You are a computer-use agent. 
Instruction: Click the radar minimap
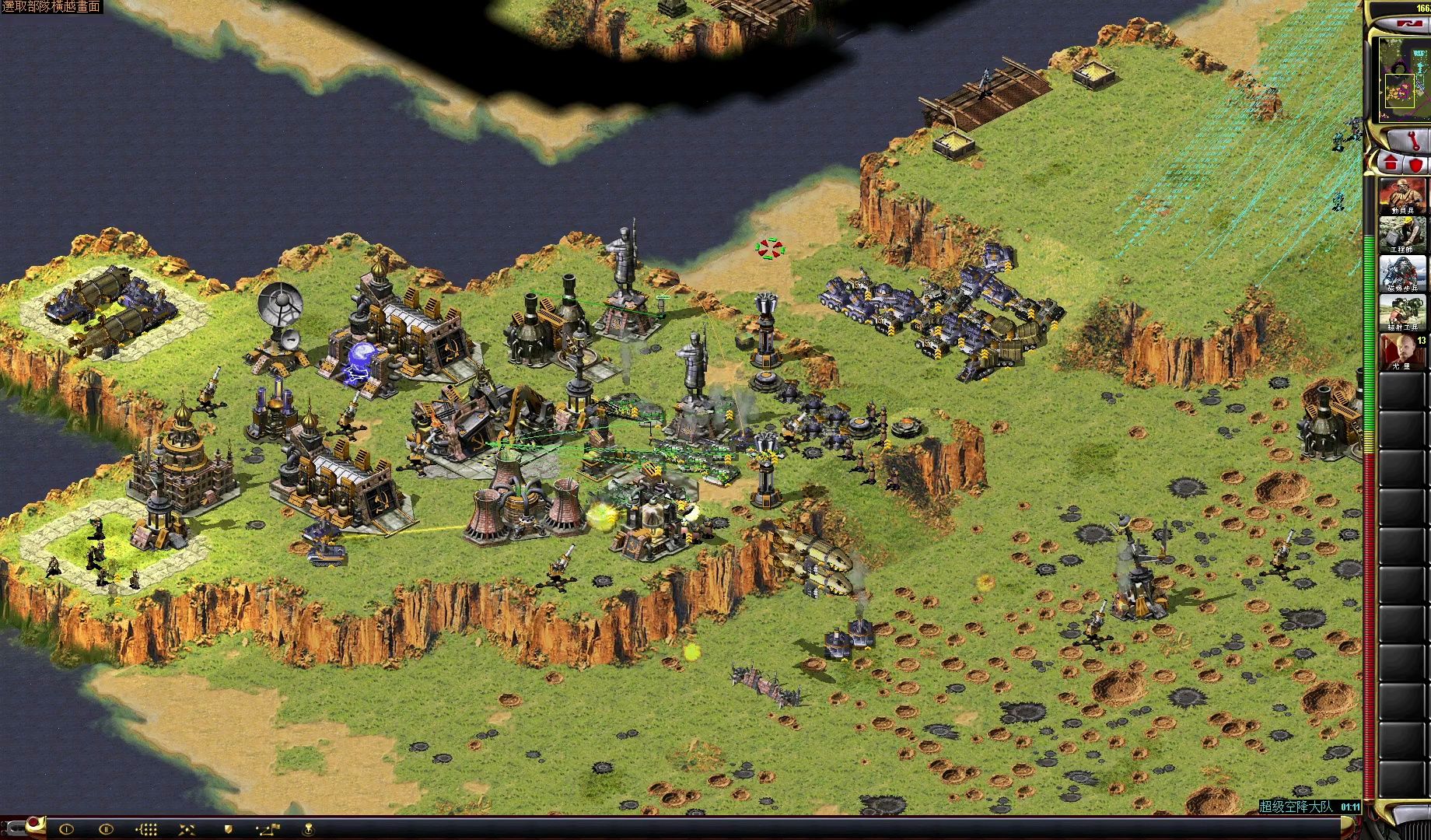pyautogui.click(x=1404, y=78)
